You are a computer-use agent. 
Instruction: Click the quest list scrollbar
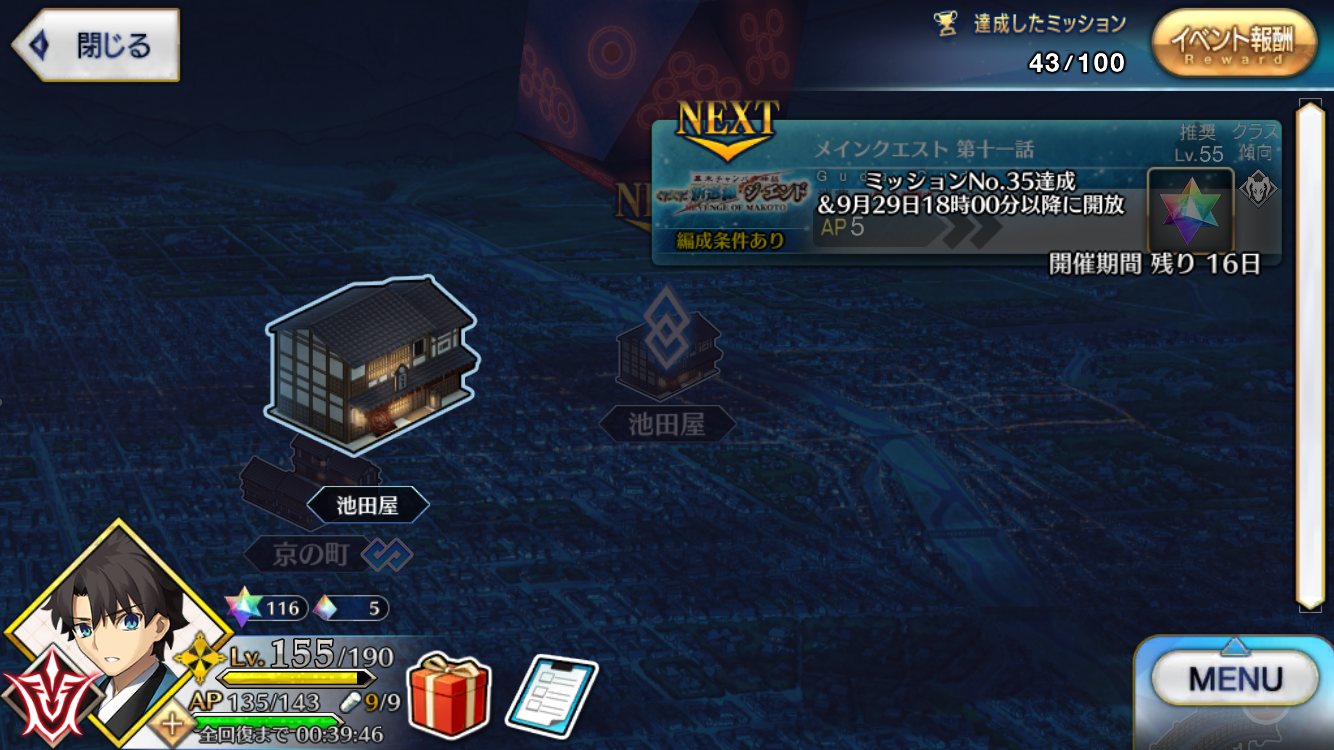[x=1308, y=353]
